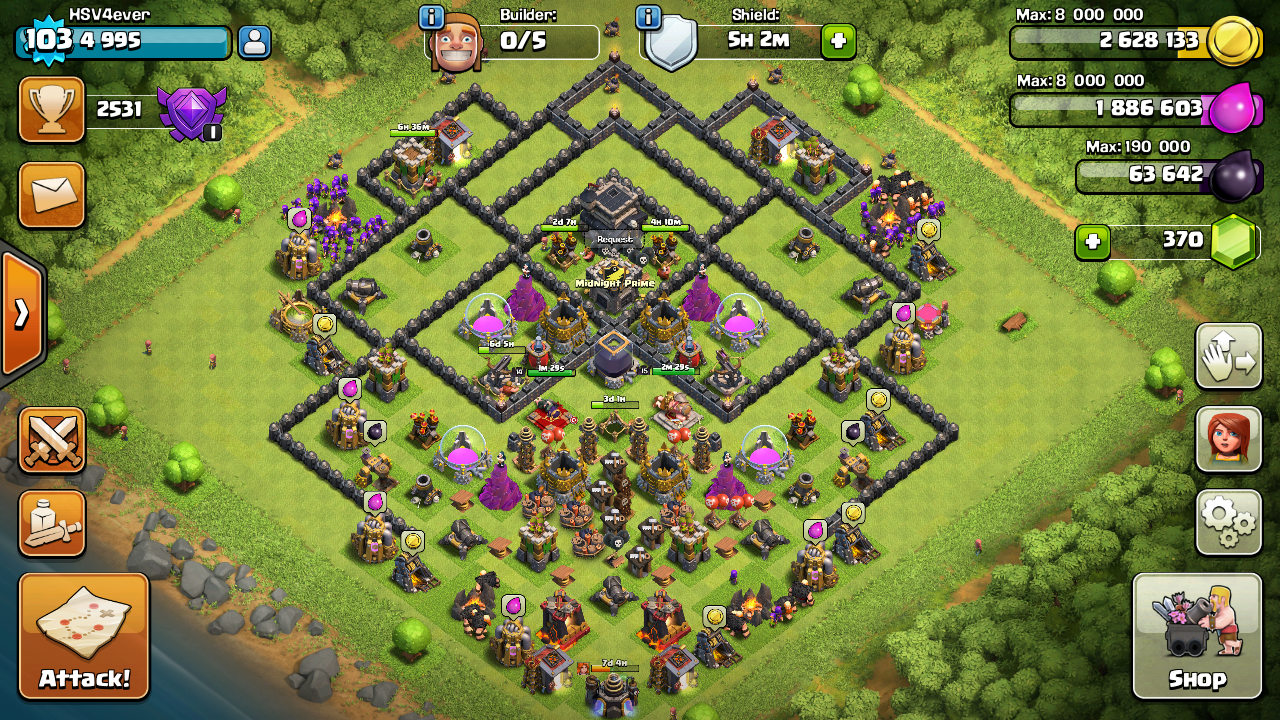Image resolution: width=1280 pixels, height=720 pixels.
Task: Open the crossed swords battle log
Action: pos(52,440)
